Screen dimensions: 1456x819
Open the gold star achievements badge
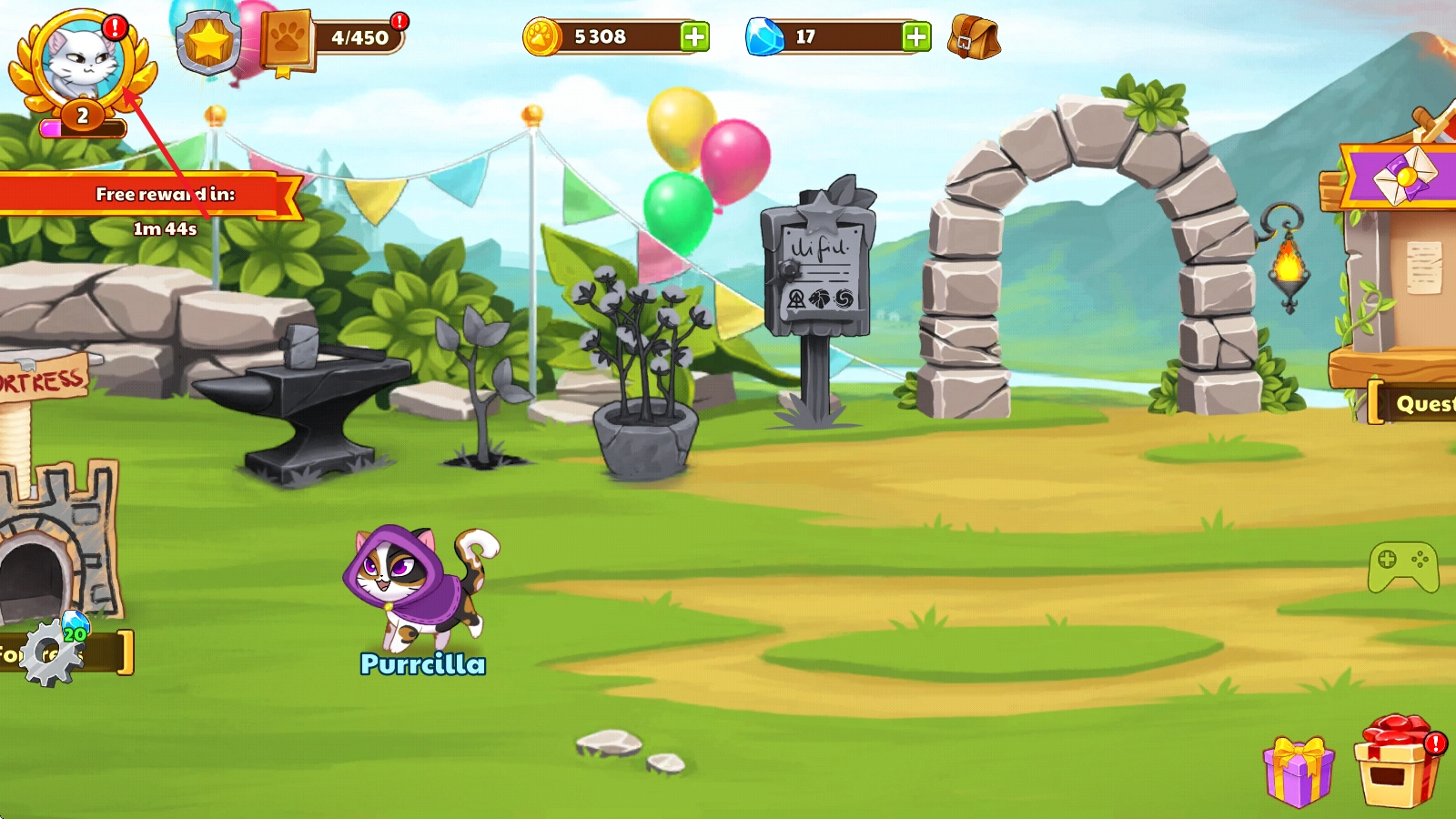208,41
